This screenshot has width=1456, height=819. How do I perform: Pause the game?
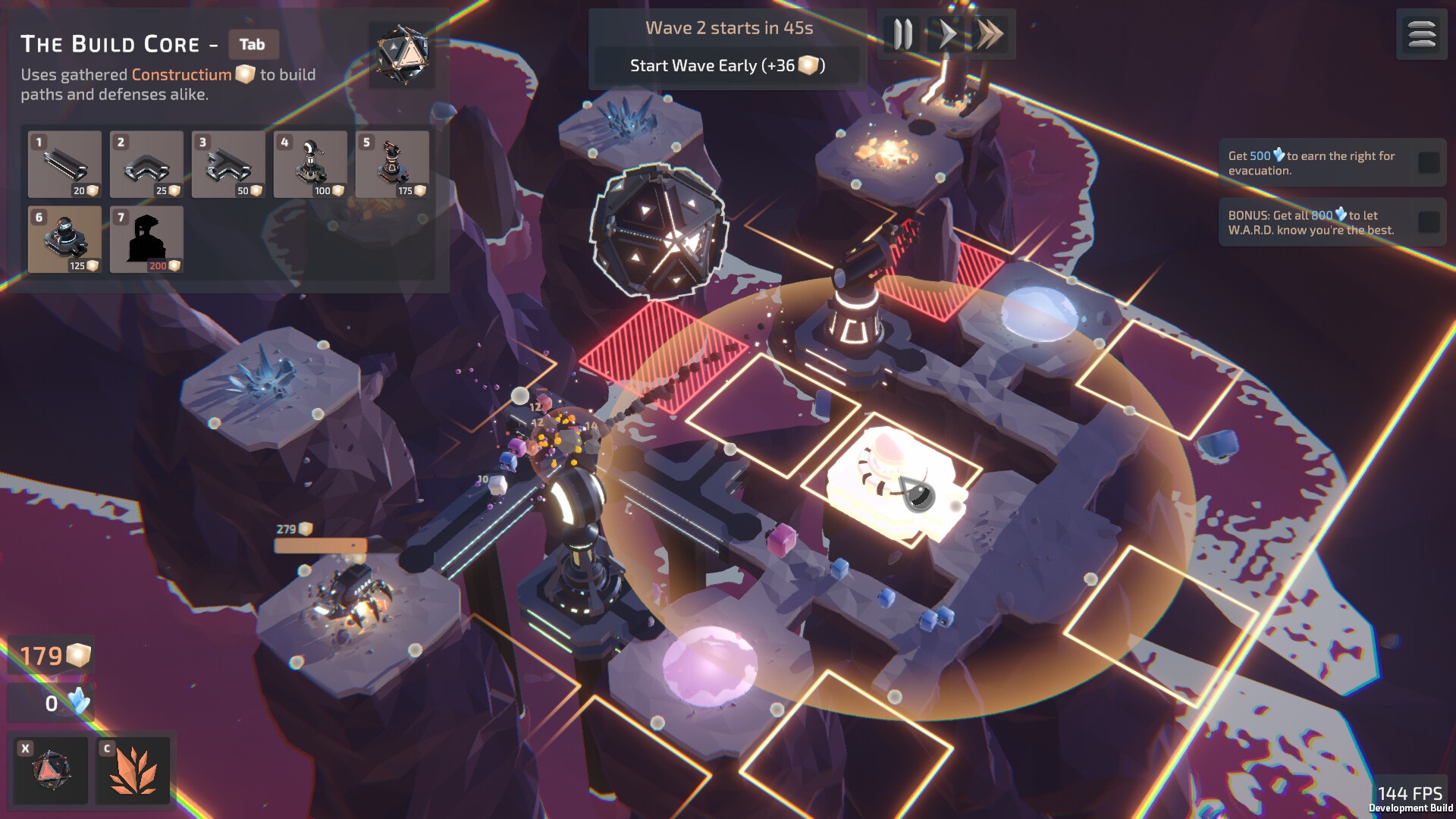tap(902, 35)
